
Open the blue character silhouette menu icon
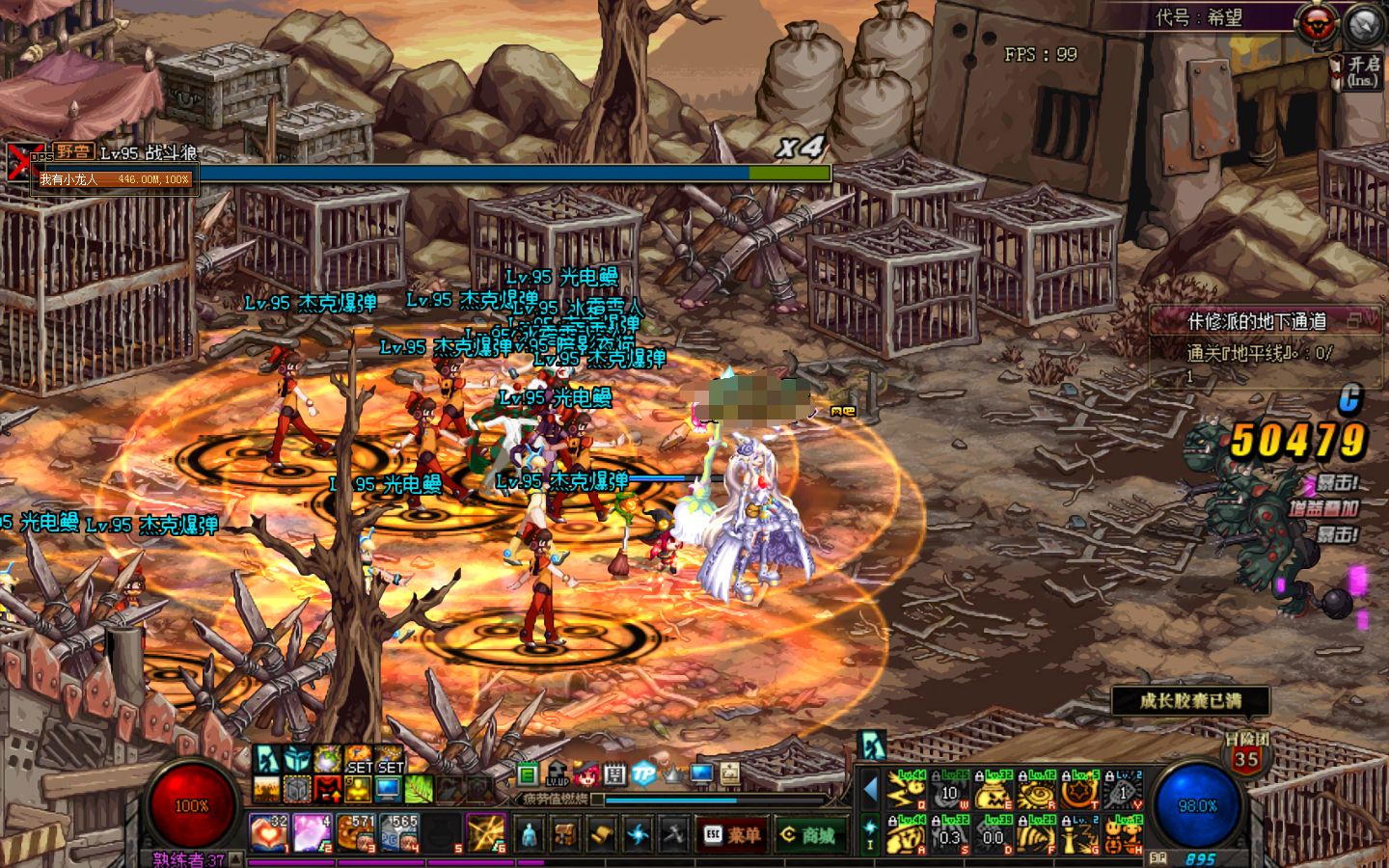[x=530, y=834]
